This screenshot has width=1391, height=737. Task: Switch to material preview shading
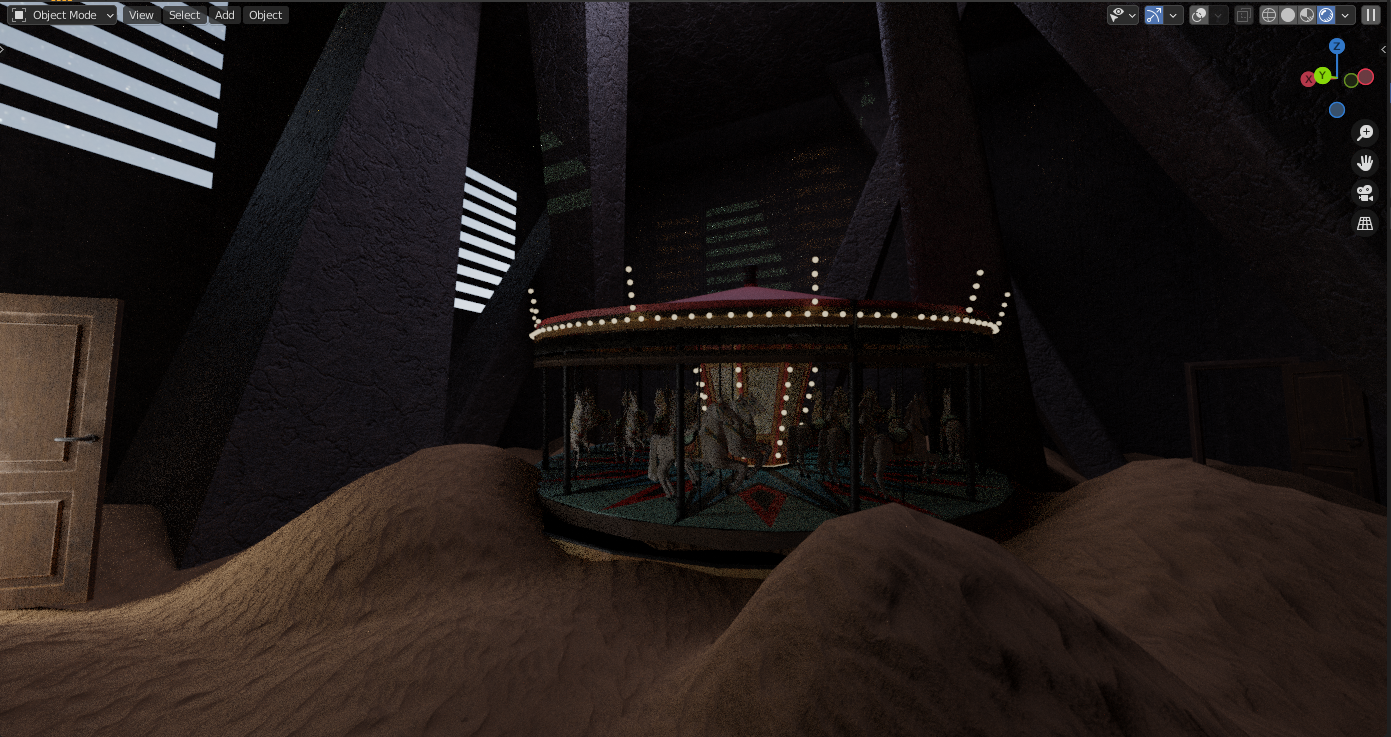tap(1307, 15)
